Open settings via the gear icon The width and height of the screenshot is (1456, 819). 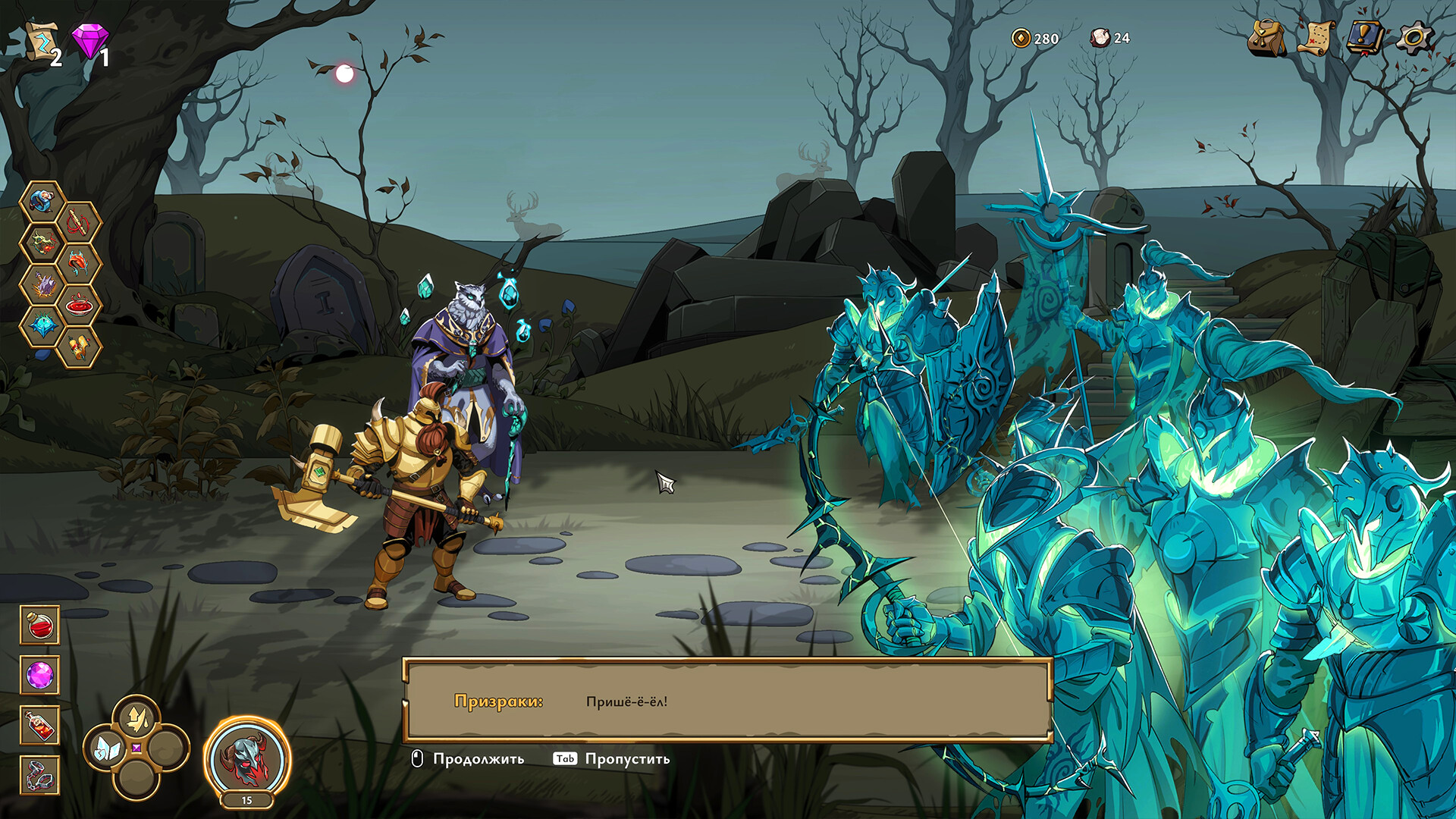(1415, 38)
